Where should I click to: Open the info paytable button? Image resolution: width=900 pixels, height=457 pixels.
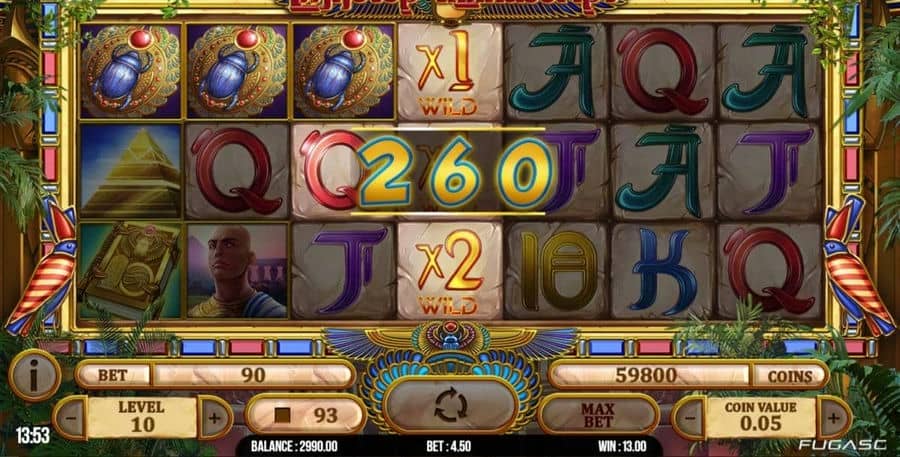33,375
